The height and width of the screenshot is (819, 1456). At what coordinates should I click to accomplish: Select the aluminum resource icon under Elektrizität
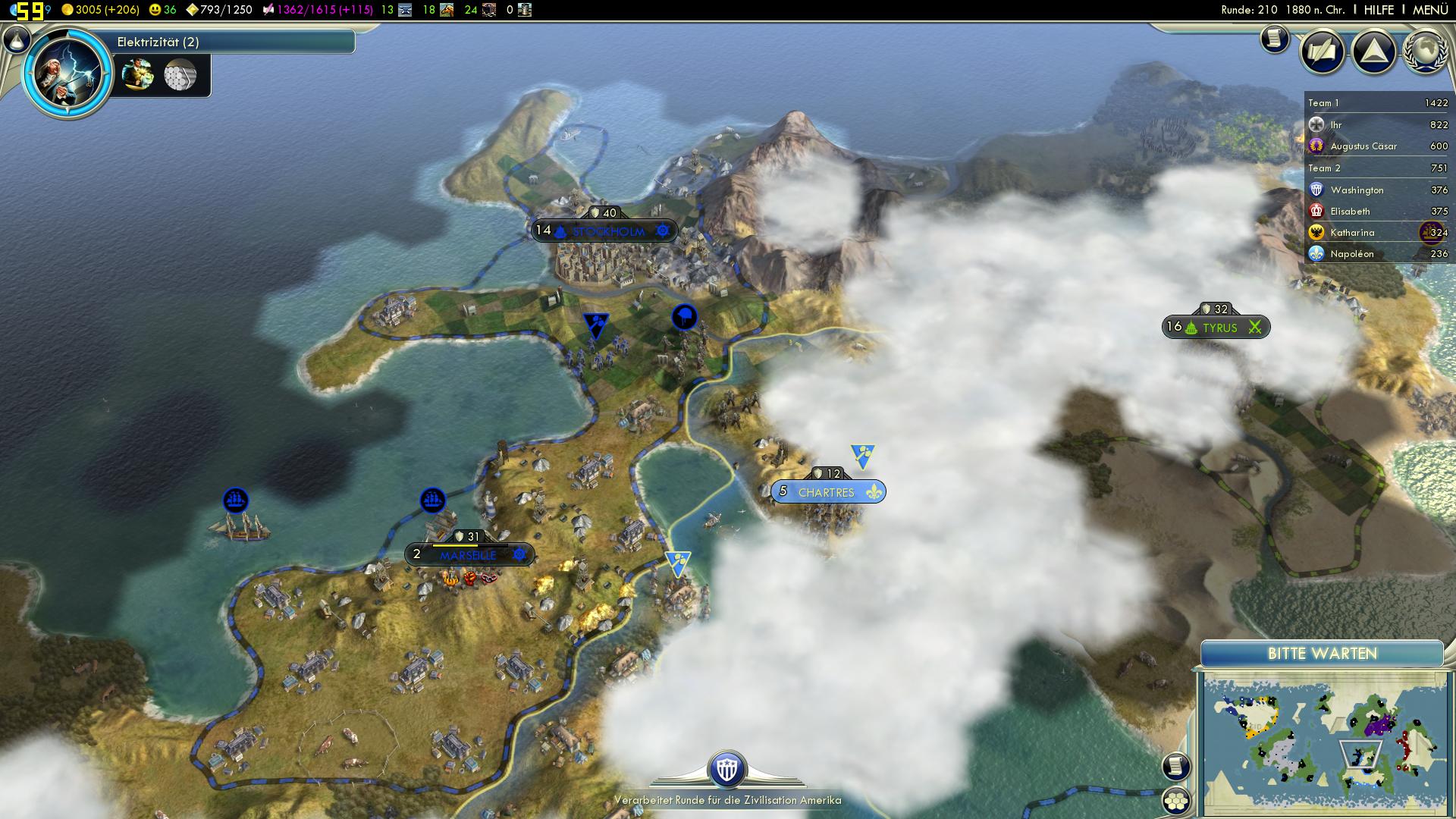pos(180,75)
